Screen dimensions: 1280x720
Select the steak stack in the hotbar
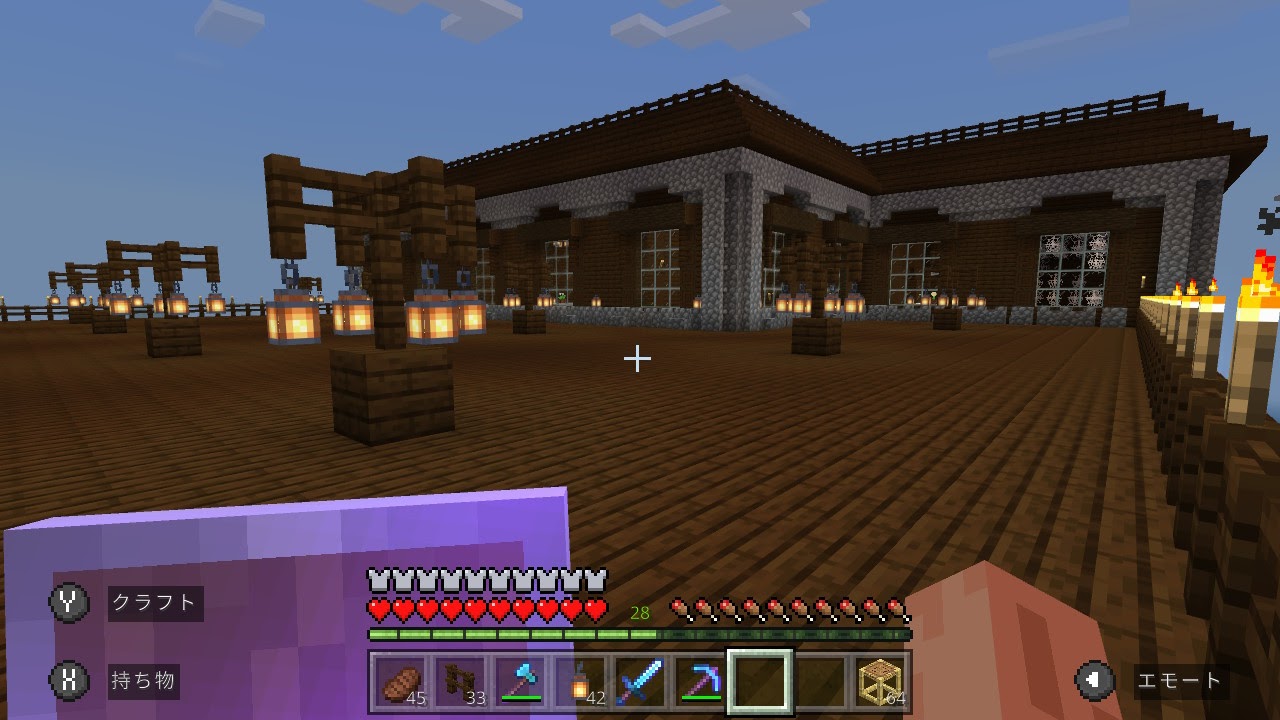(399, 683)
